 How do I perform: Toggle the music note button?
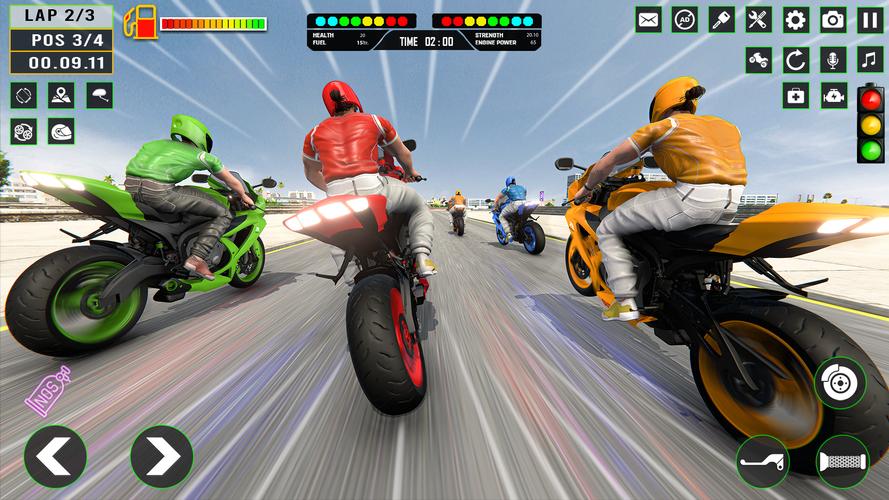pos(870,59)
